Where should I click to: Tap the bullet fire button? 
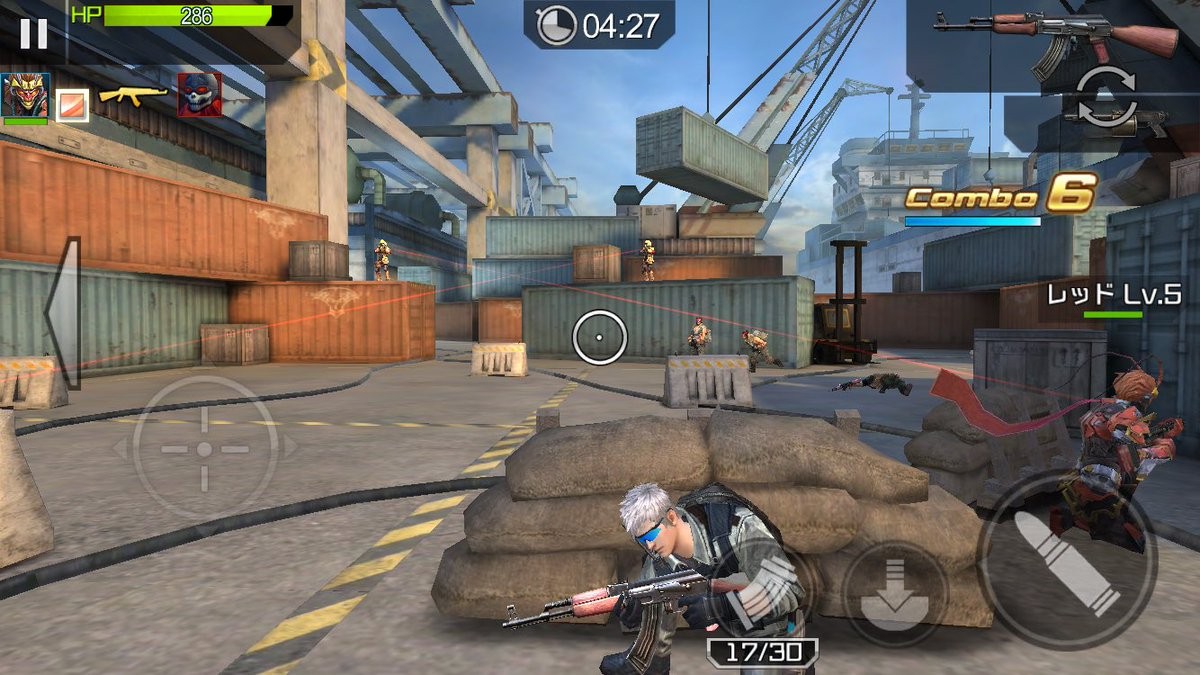click(1066, 563)
